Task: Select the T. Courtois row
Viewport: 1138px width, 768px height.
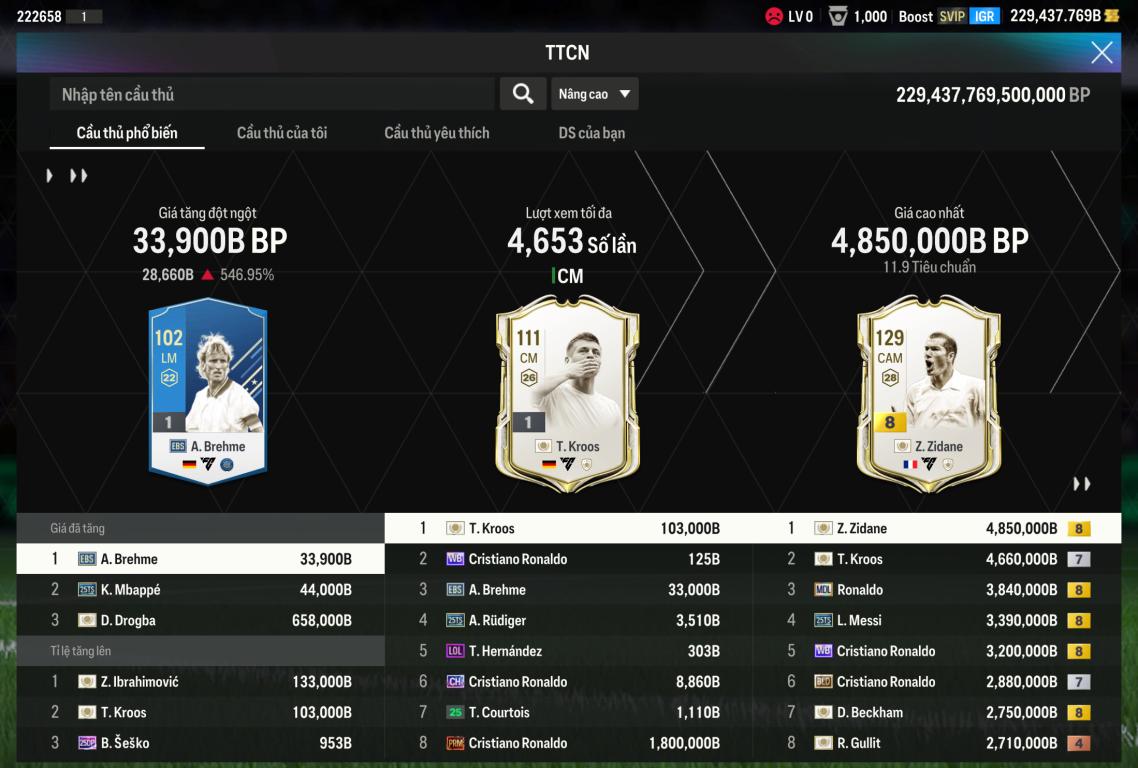Action: coord(568,713)
